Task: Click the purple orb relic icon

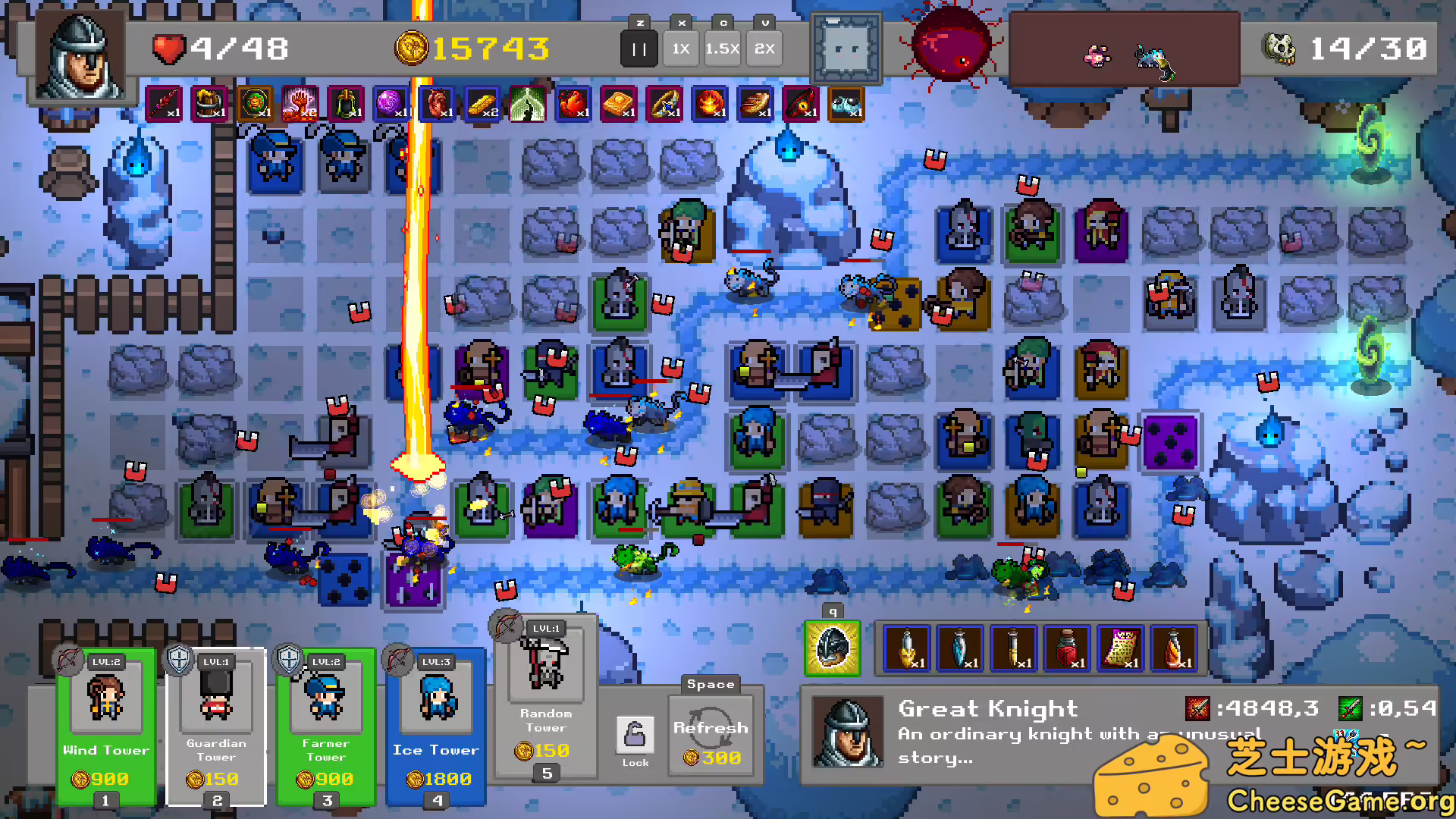Action: pos(391,104)
